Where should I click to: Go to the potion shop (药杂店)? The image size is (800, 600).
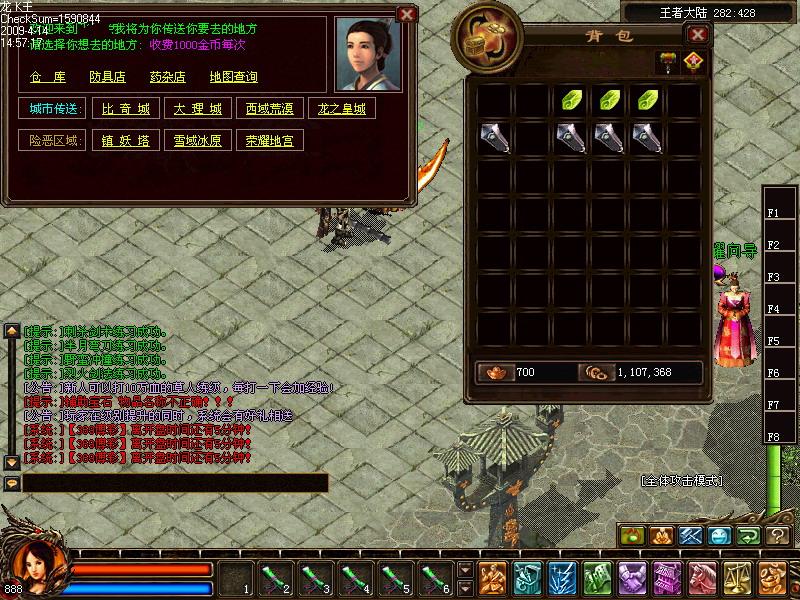coord(167,77)
